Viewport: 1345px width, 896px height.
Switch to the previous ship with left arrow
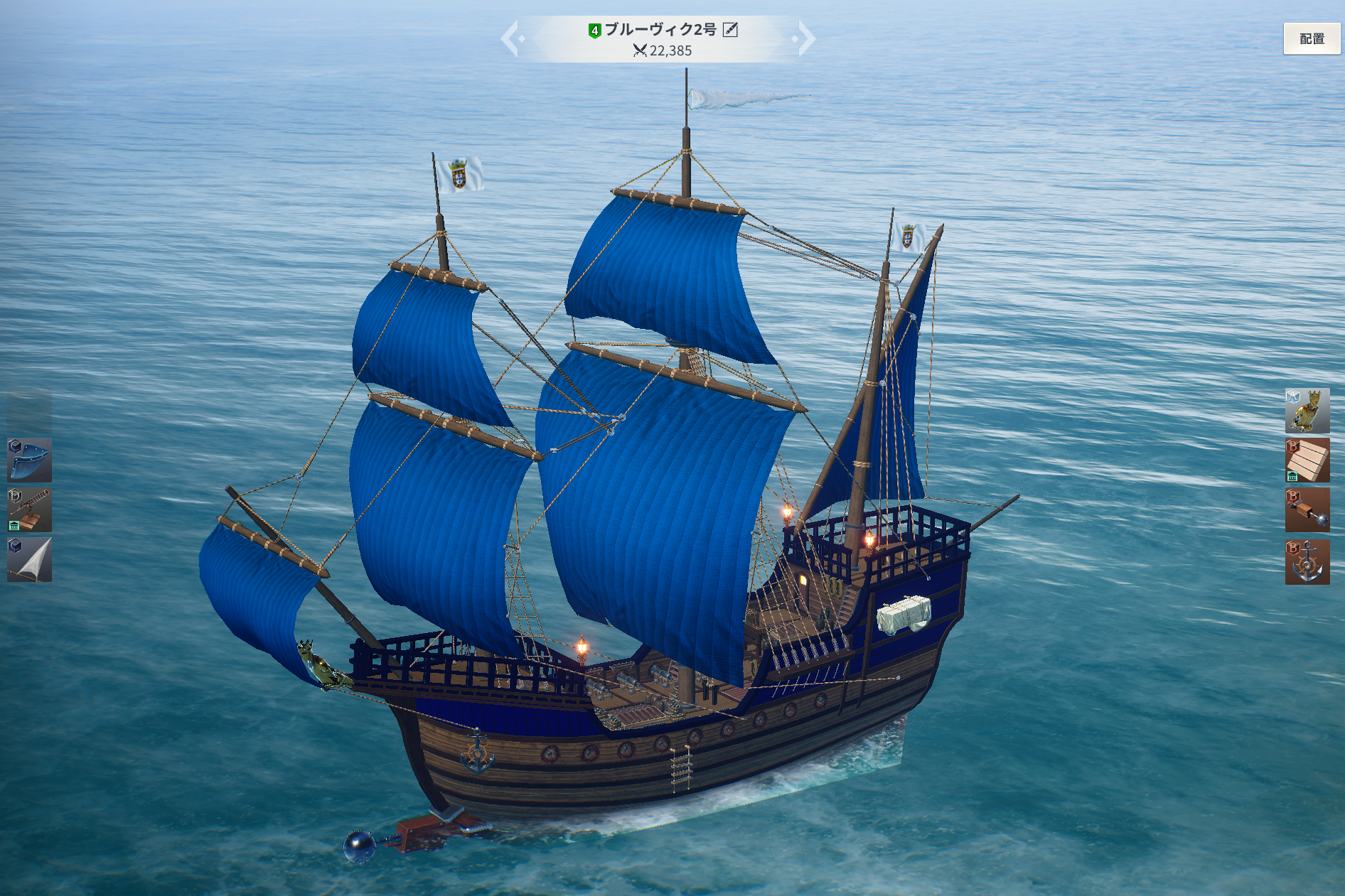(511, 38)
